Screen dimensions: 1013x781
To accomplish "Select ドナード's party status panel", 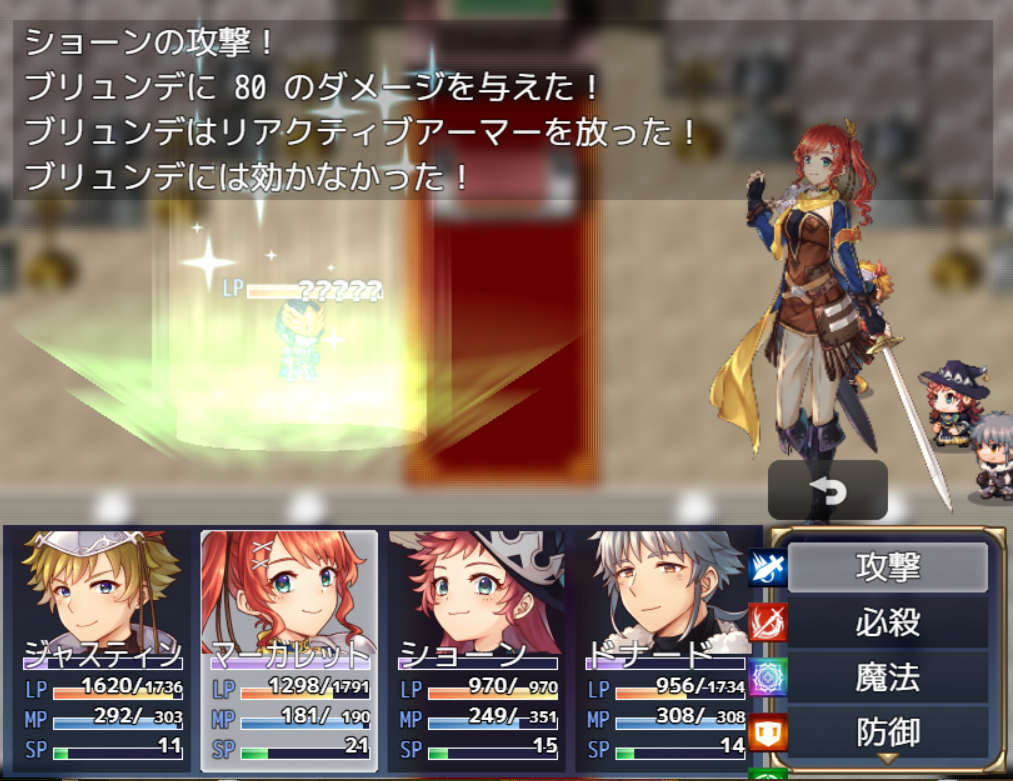I will pos(664,650).
